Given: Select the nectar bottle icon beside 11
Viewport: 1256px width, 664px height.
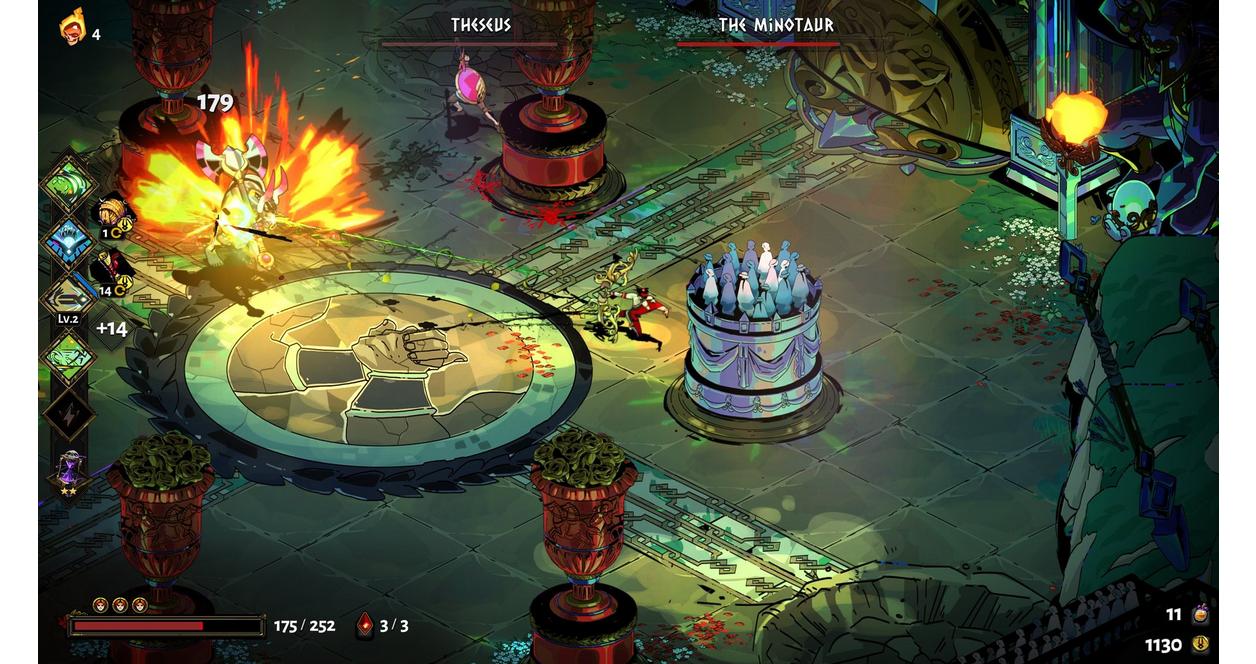Looking at the screenshot, I should click(x=1200, y=614).
